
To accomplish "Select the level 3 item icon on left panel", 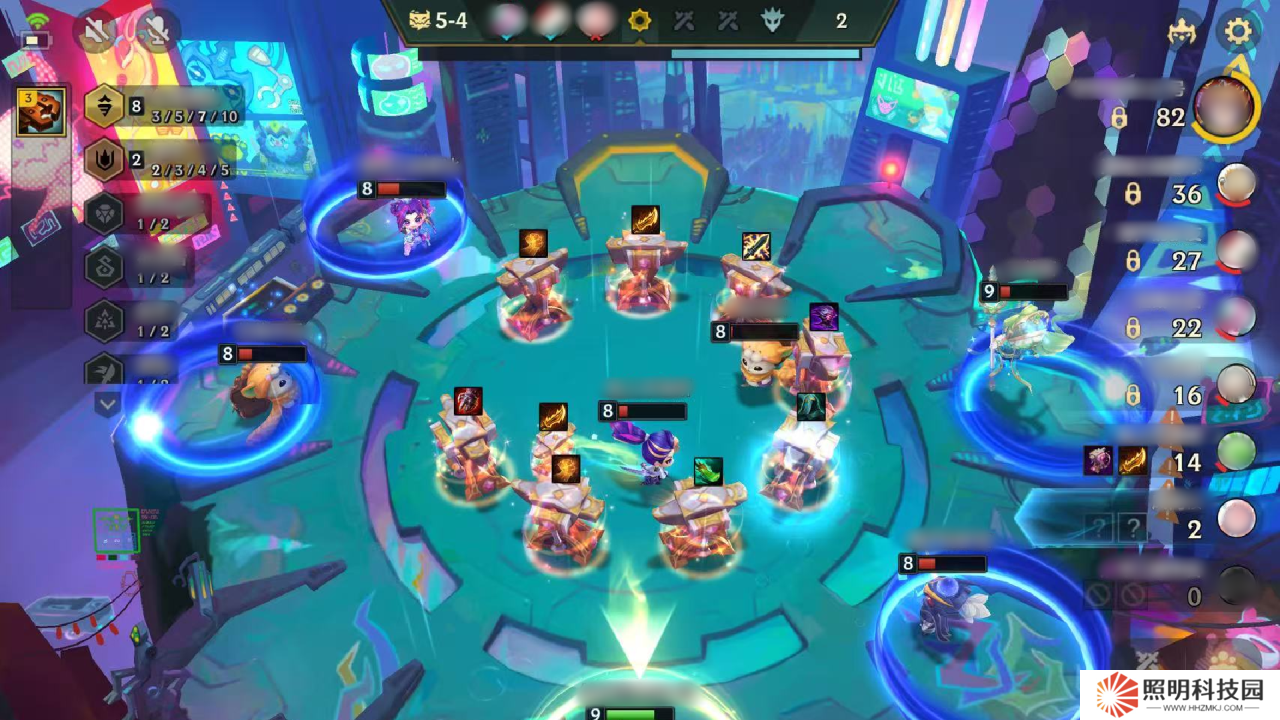I will tap(41, 111).
